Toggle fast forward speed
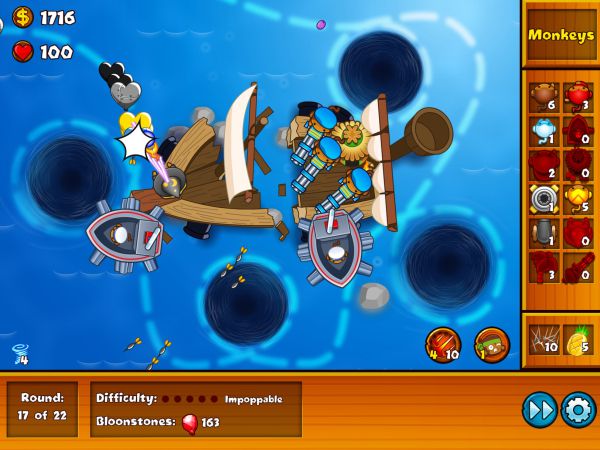This screenshot has width=600, height=450. pos(539,409)
